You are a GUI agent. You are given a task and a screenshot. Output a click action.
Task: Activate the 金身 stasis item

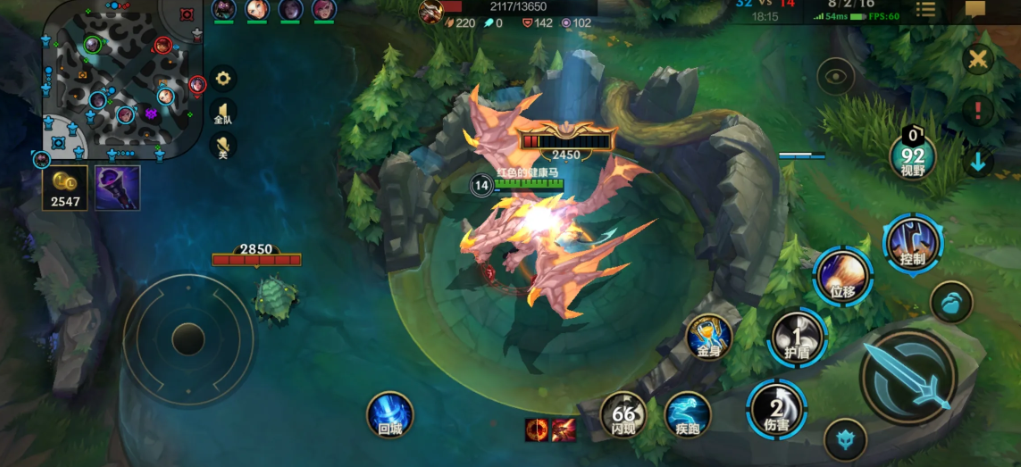point(708,336)
